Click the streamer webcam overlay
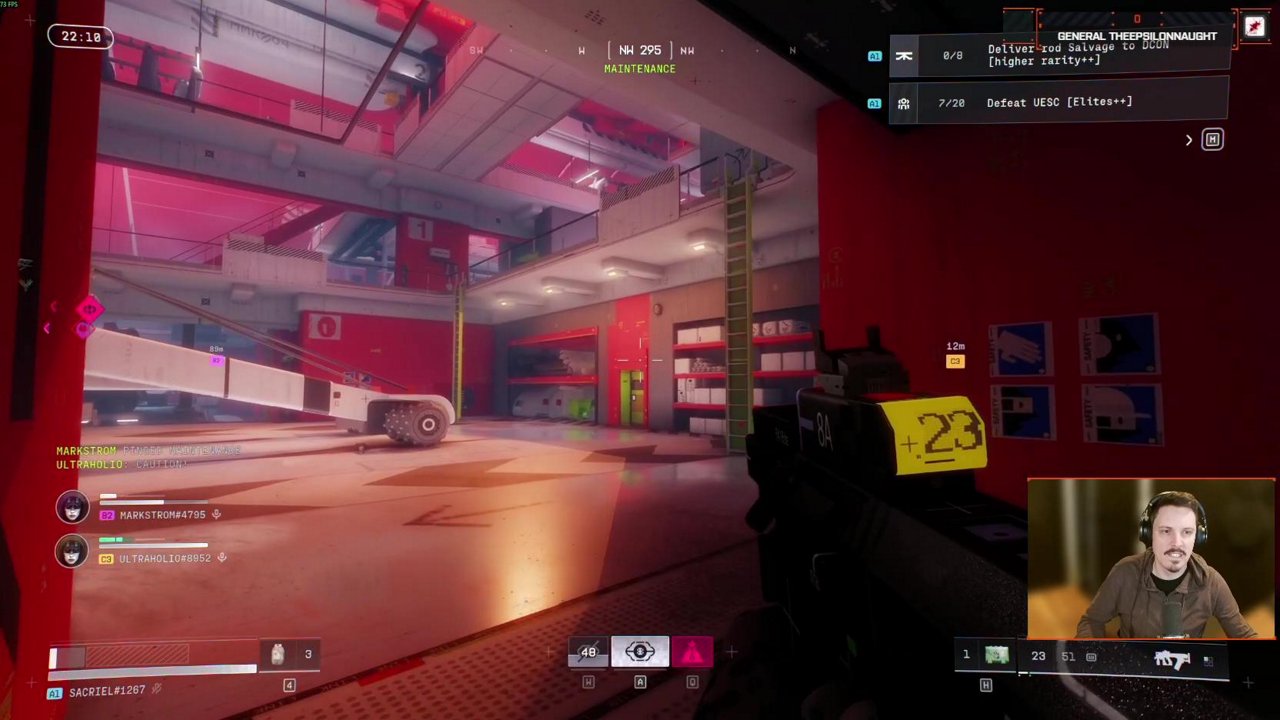 tap(1151, 559)
